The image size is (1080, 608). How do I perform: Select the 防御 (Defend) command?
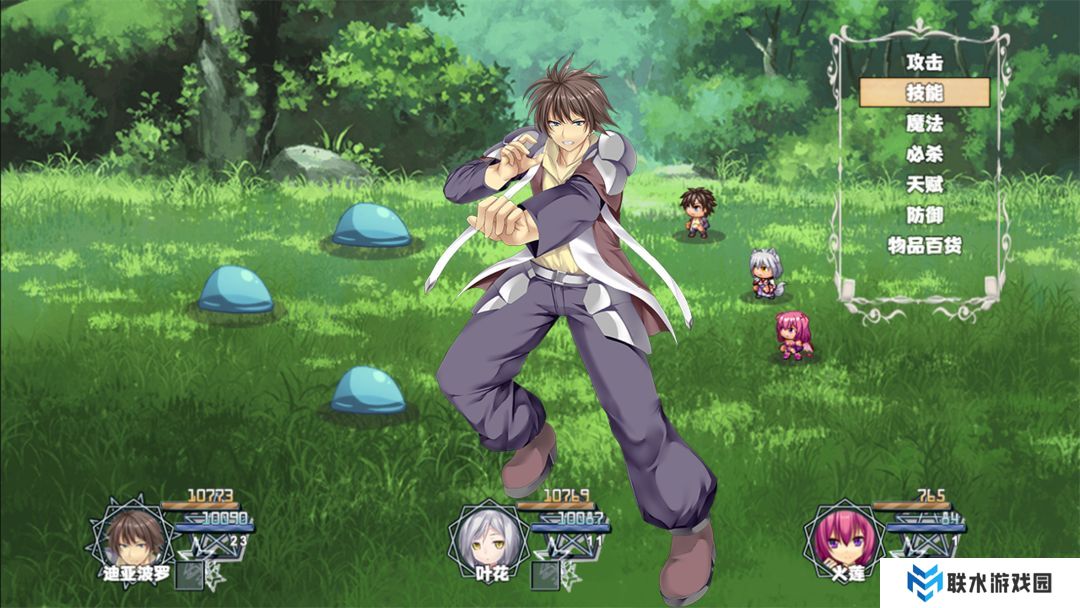coord(924,215)
